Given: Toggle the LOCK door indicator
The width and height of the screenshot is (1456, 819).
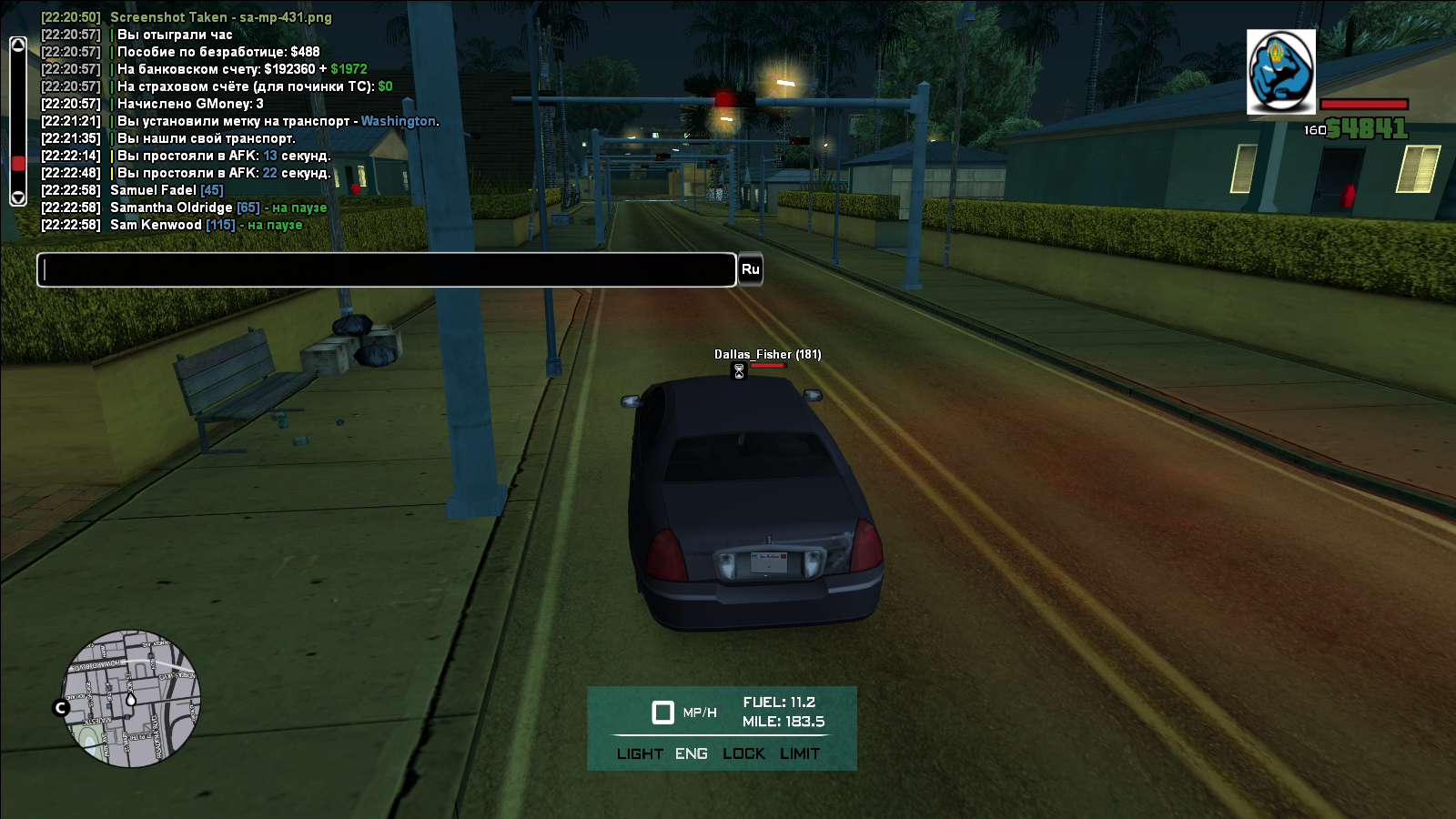Looking at the screenshot, I should [x=743, y=753].
